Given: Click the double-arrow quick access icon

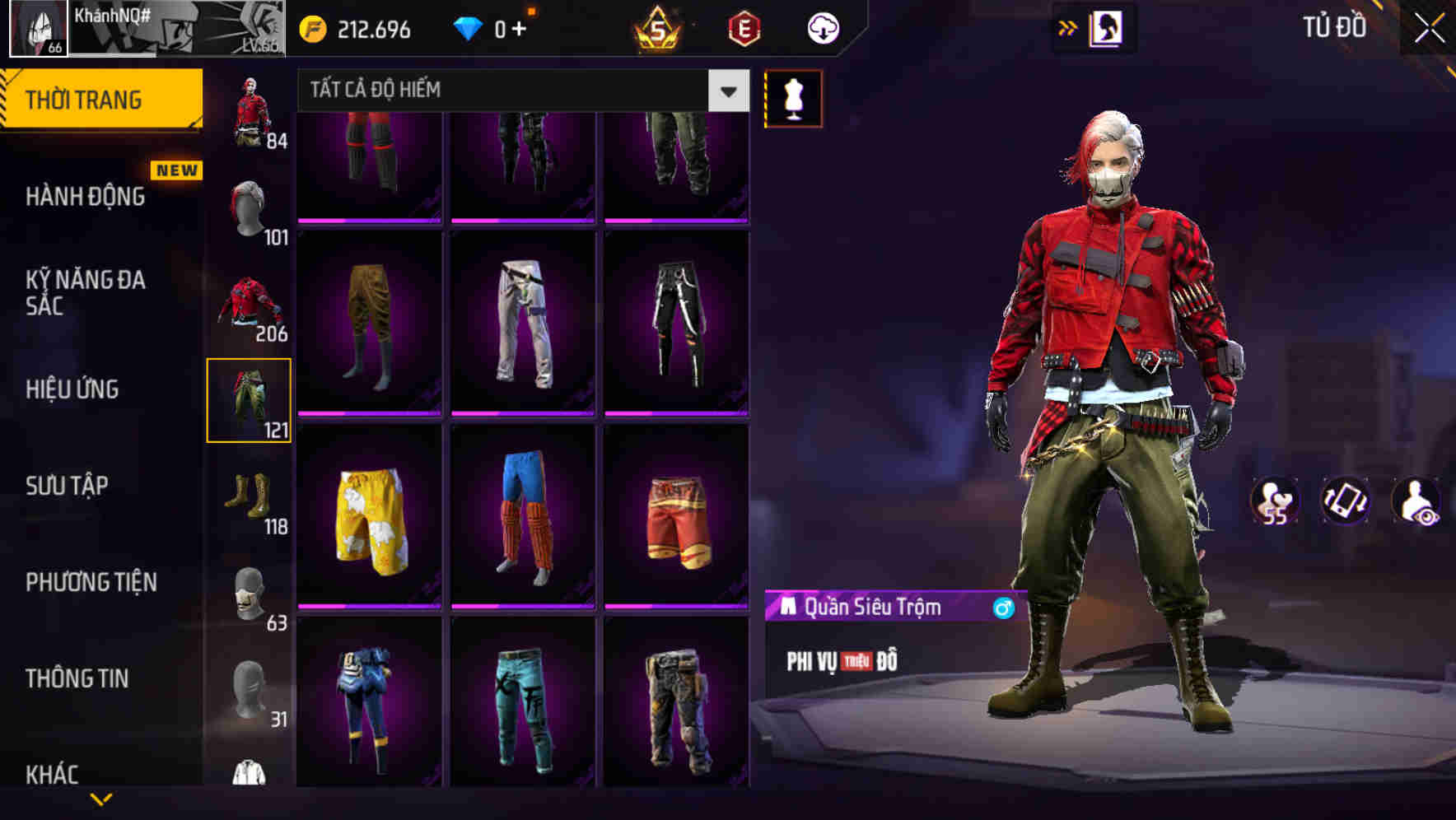Looking at the screenshot, I should [x=1068, y=27].
